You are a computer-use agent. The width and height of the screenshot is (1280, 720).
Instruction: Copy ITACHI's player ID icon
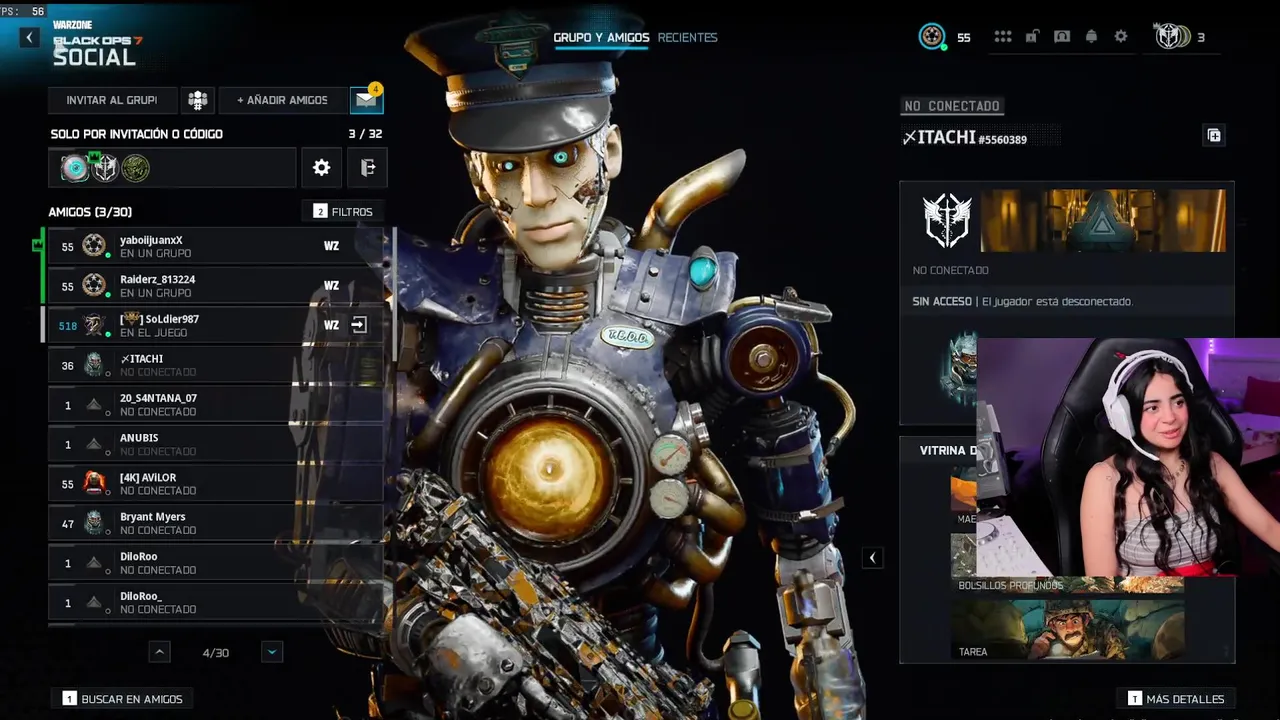tap(1214, 136)
